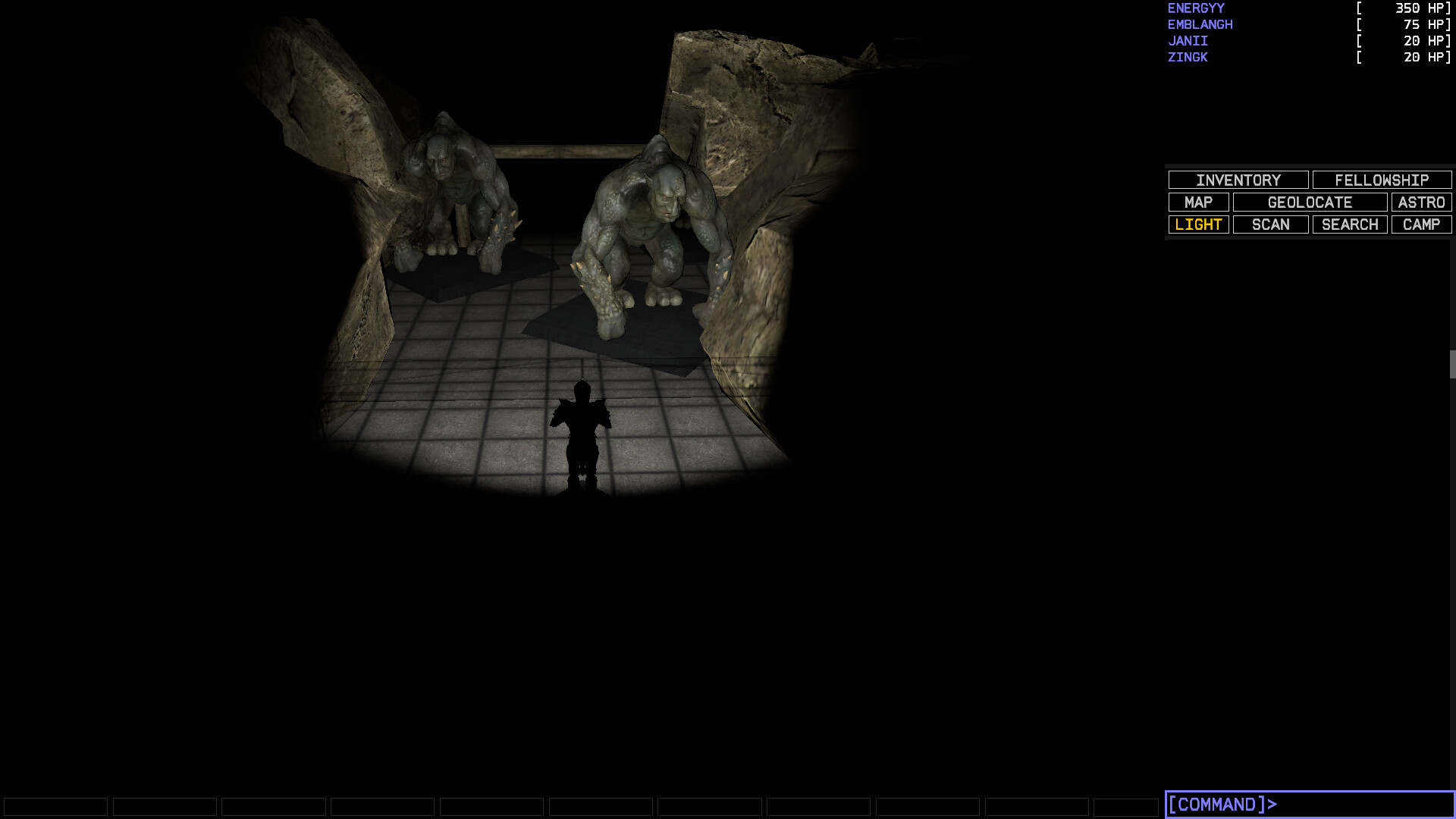Select party member ZINGK
The width and height of the screenshot is (1456, 819).
click(1186, 57)
